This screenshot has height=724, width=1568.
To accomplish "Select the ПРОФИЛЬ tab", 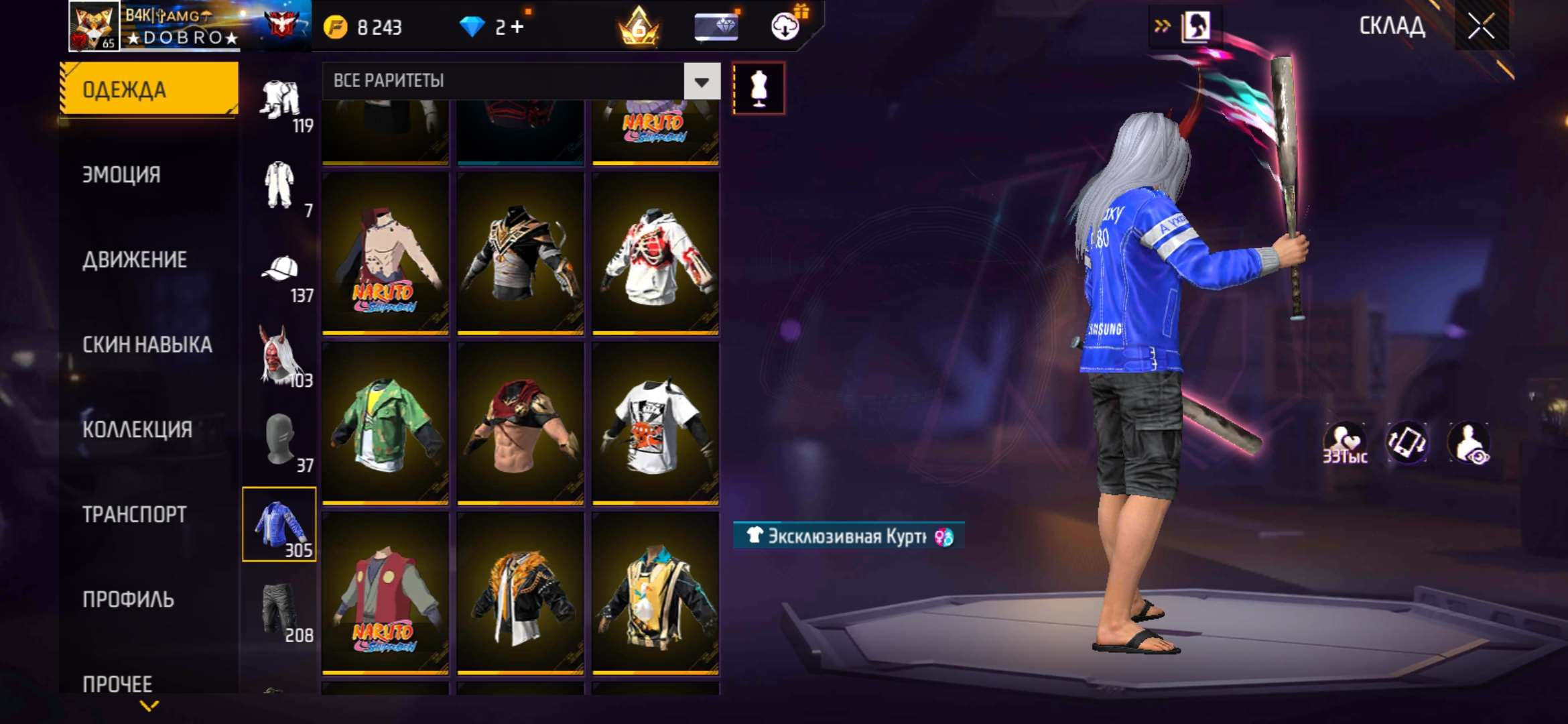I will click(x=128, y=599).
